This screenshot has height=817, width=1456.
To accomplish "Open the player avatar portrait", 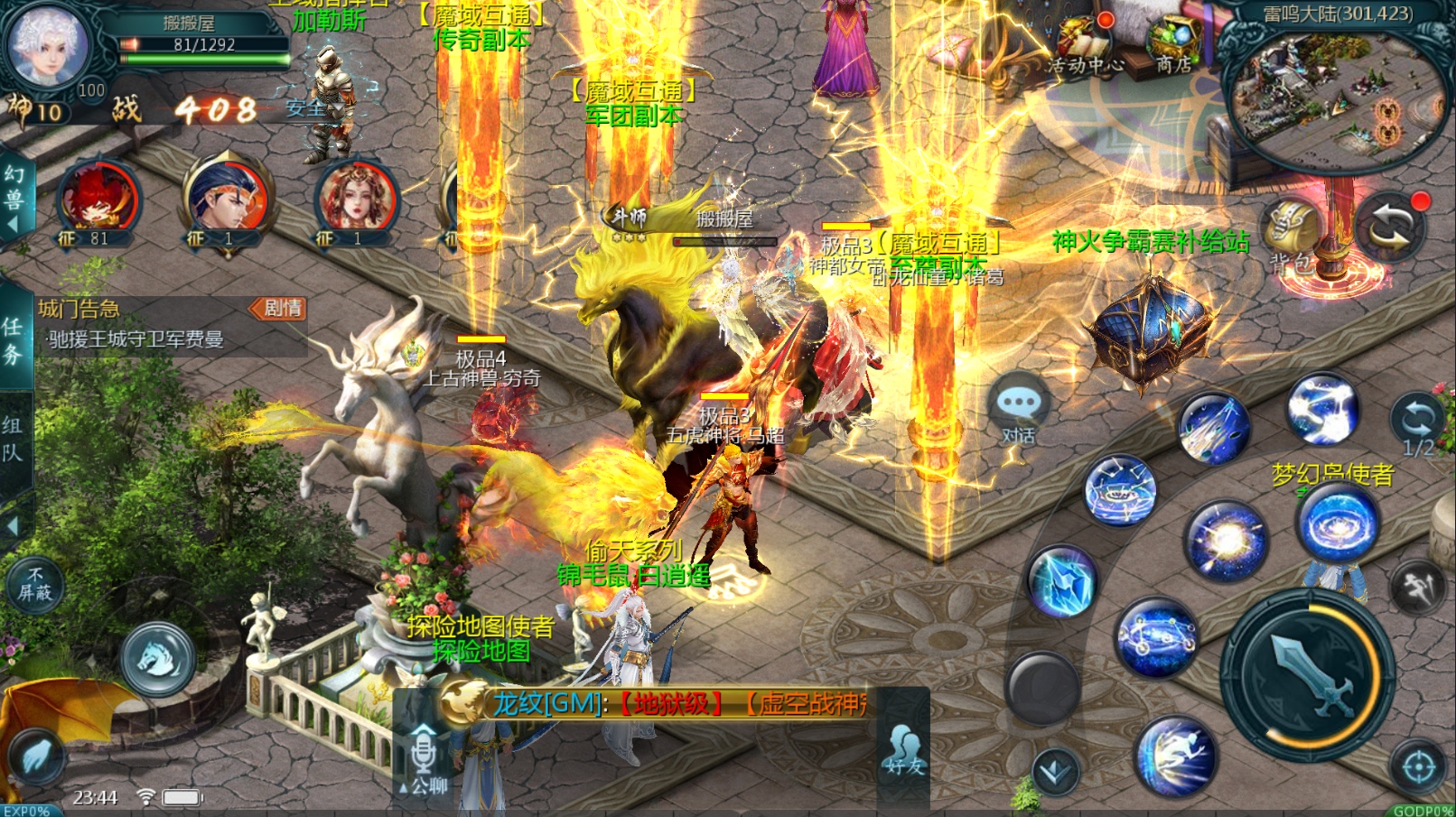I will (x=49, y=45).
